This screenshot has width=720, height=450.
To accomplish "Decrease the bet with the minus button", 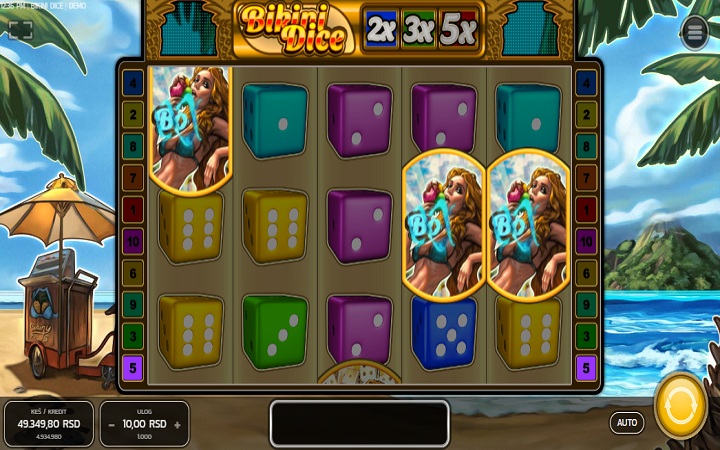I will point(111,424).
